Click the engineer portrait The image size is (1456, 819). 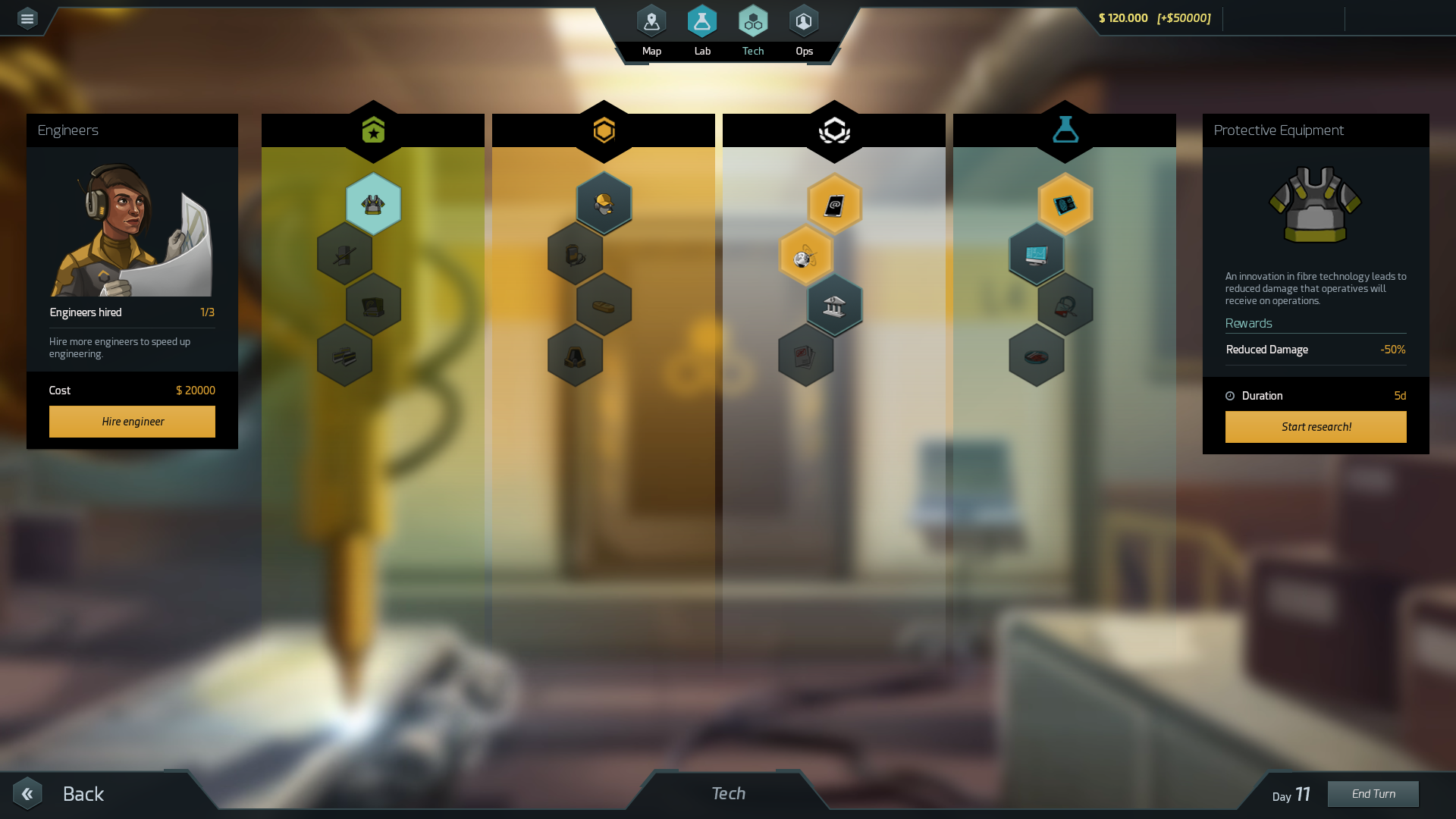click(132, 227)
